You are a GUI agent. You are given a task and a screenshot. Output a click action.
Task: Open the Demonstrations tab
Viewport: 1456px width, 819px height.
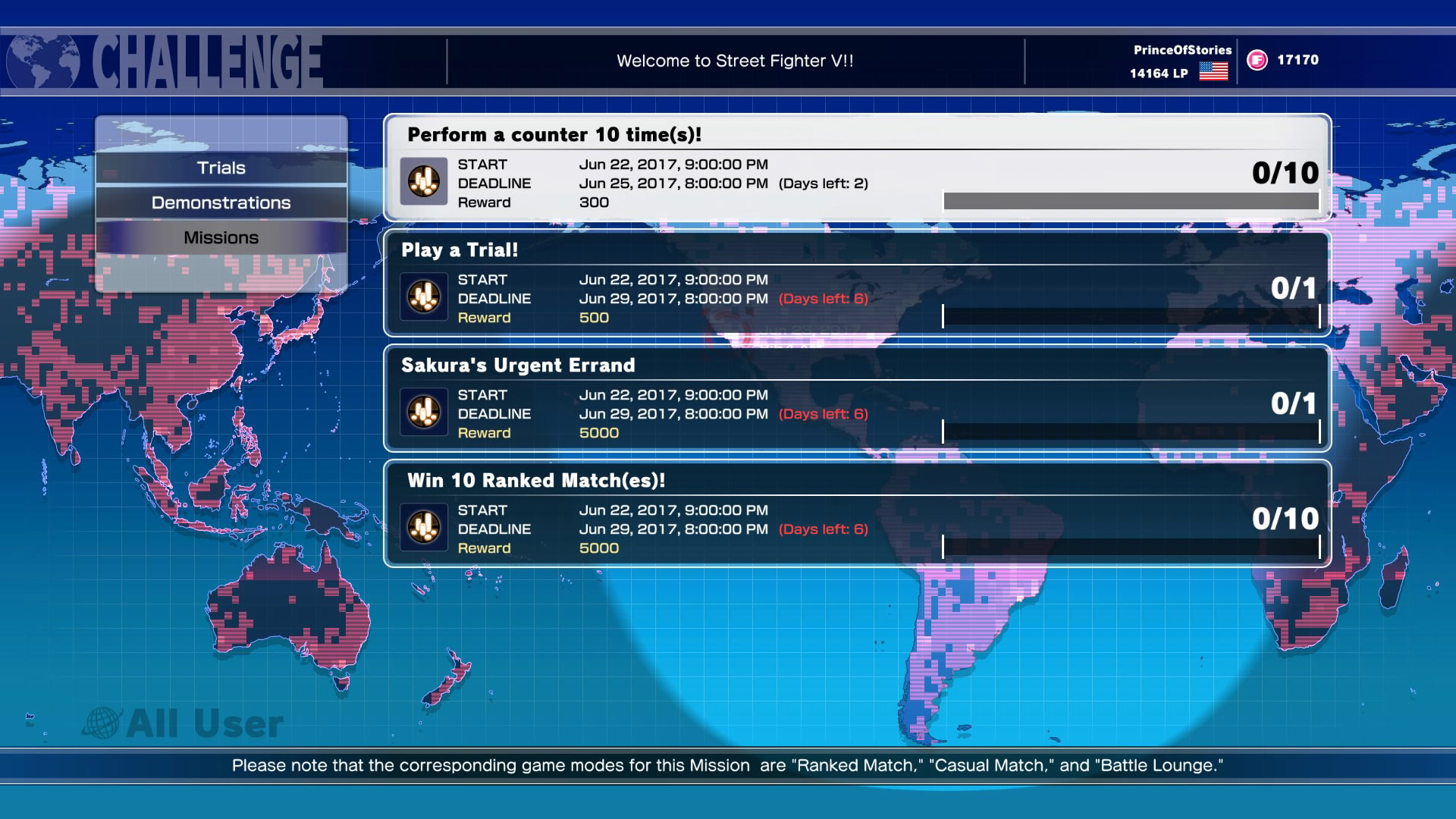tap(221, 202)
